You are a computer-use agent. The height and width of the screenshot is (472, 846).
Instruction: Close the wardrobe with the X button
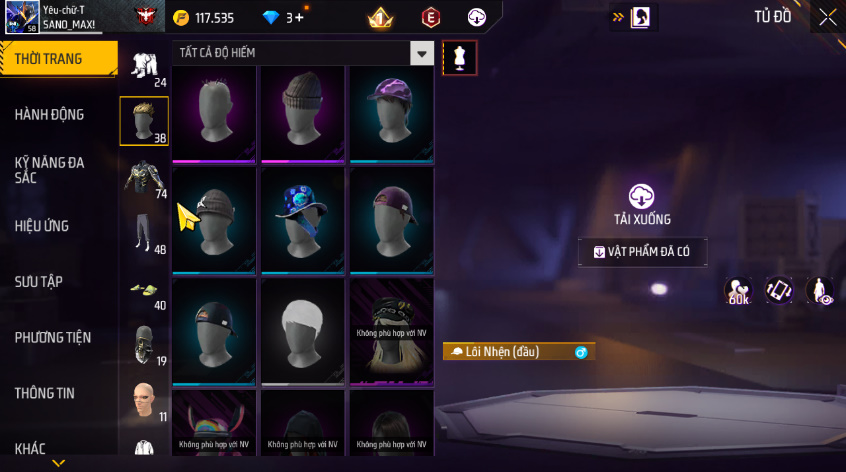828,17
